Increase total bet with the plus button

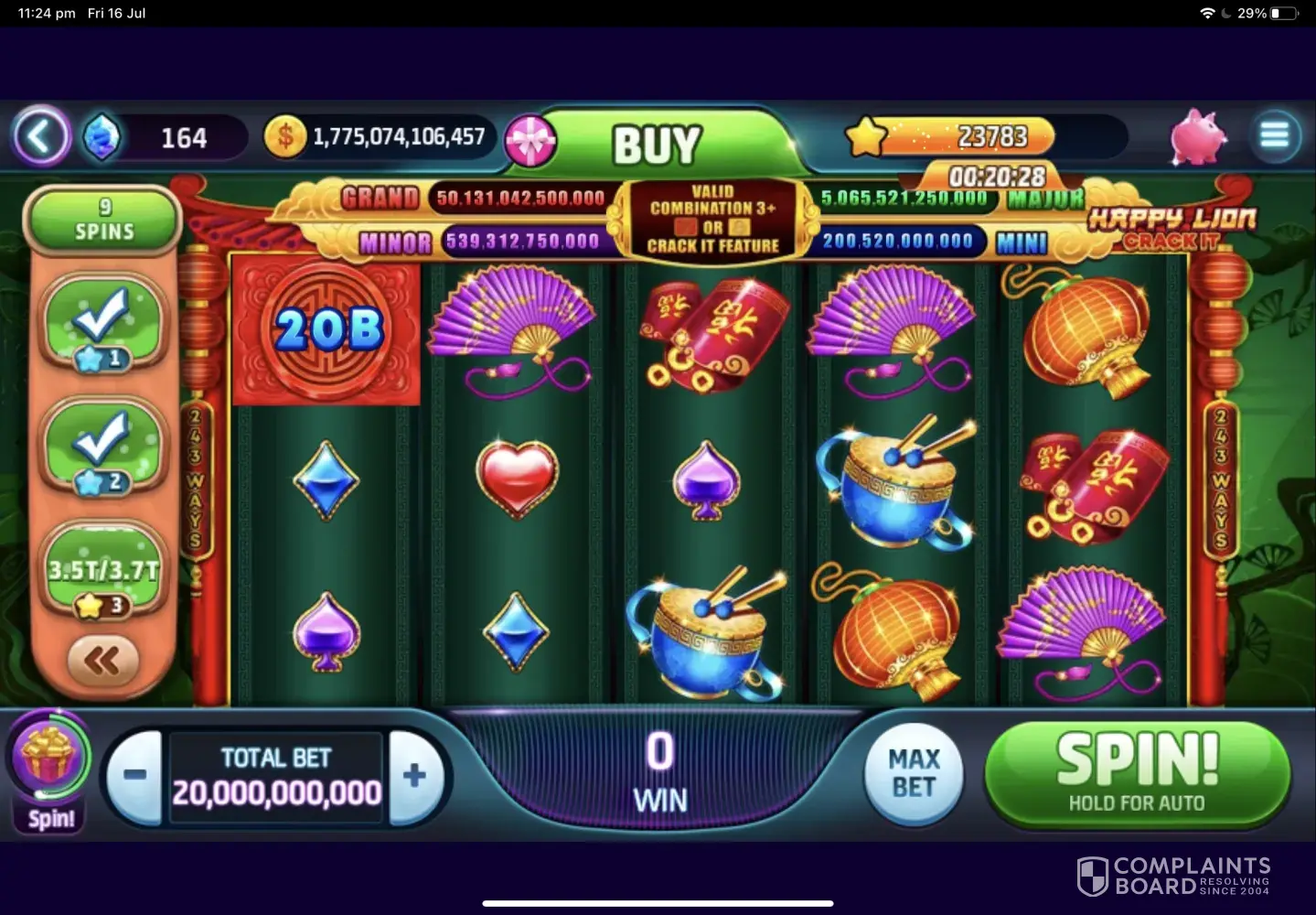click(414, 775)
